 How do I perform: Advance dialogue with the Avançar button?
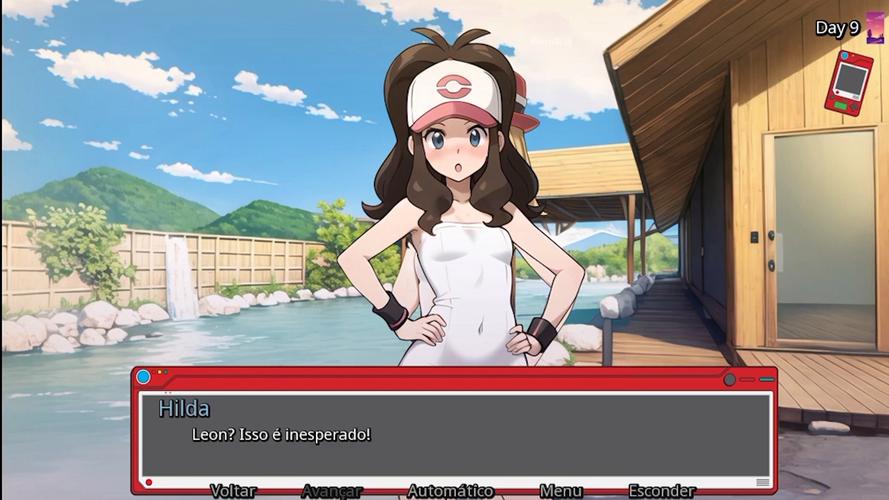tap(331, 491)
